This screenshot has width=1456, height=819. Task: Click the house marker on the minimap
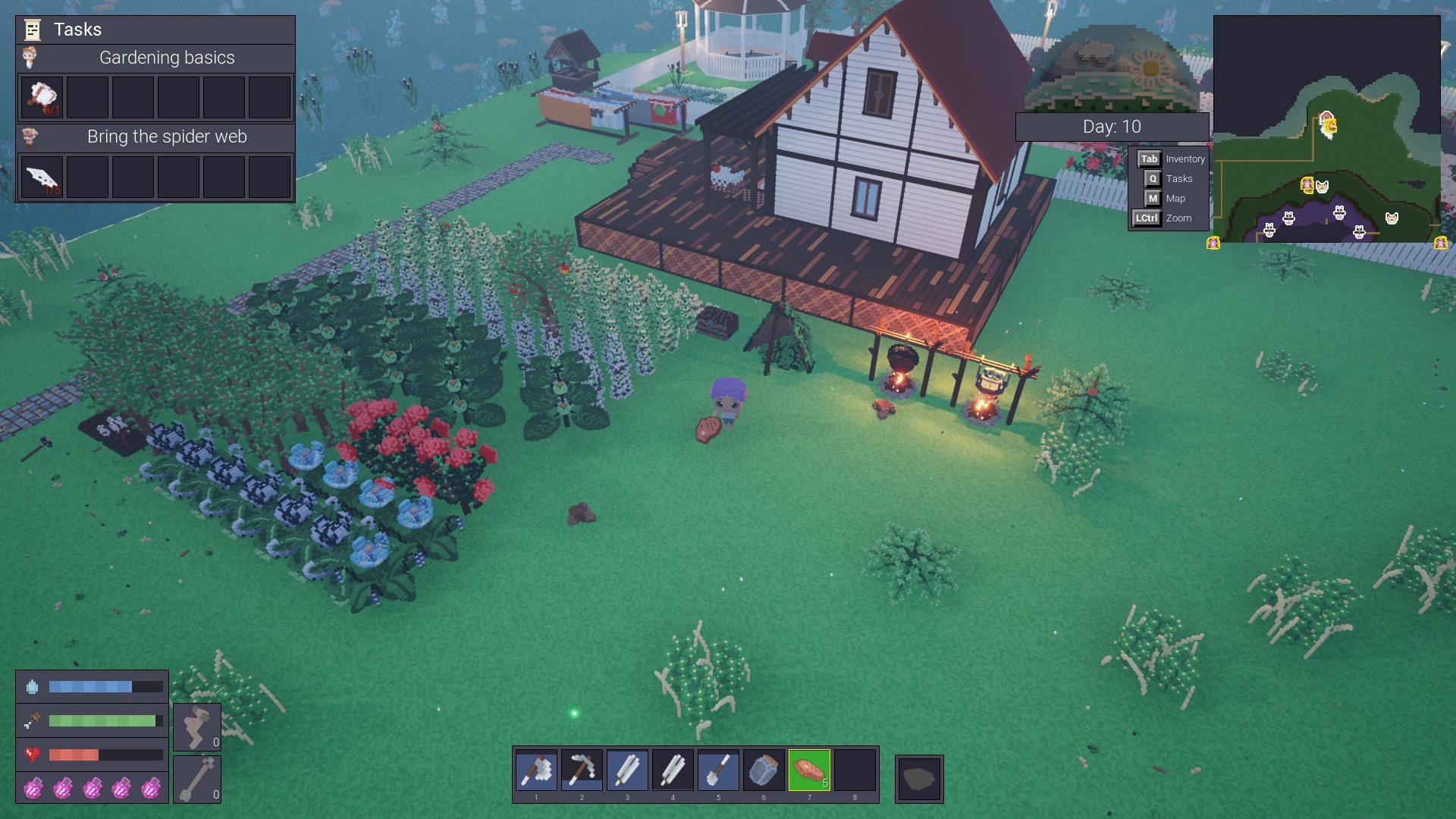point(1327,121)
